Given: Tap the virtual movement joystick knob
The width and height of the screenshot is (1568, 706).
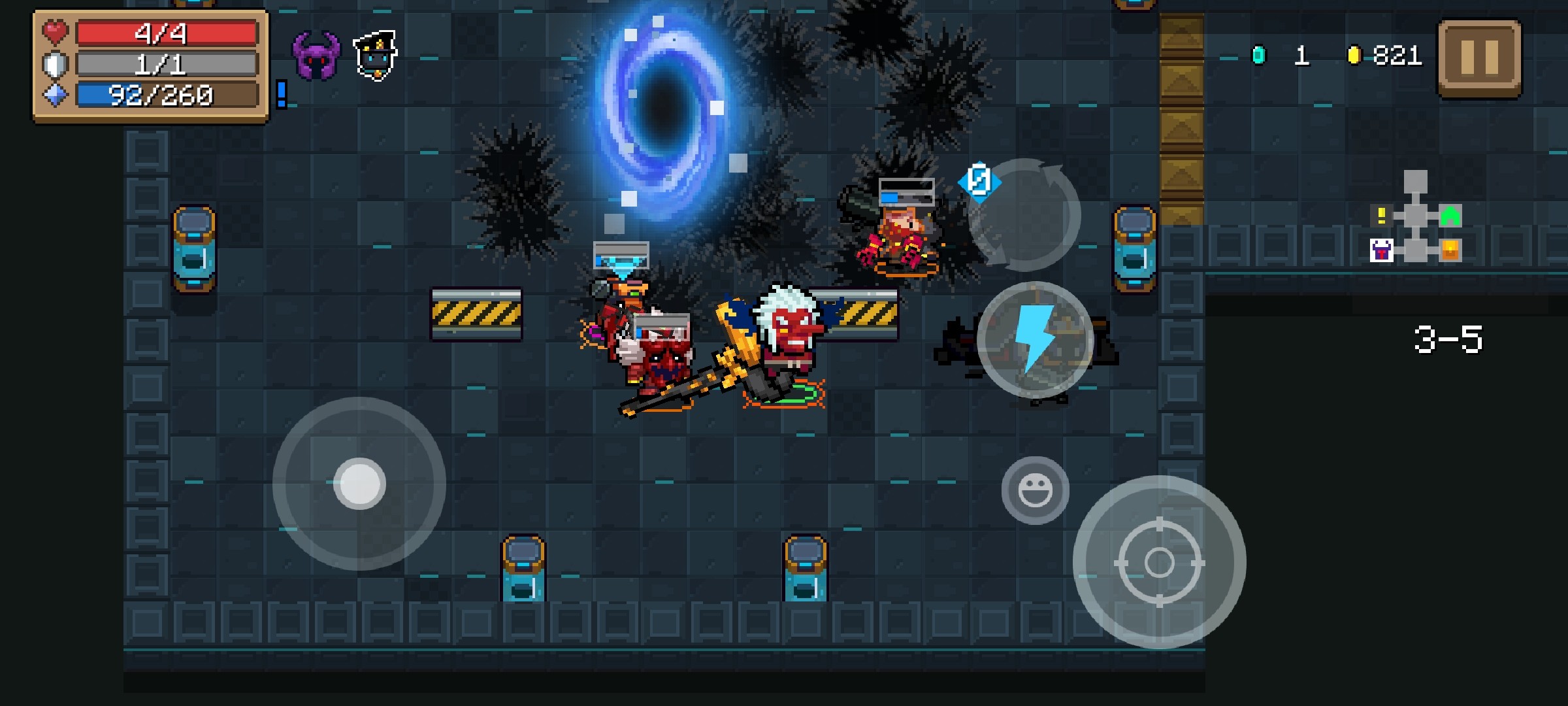Looking at the screenshot, I should (359, 484).
